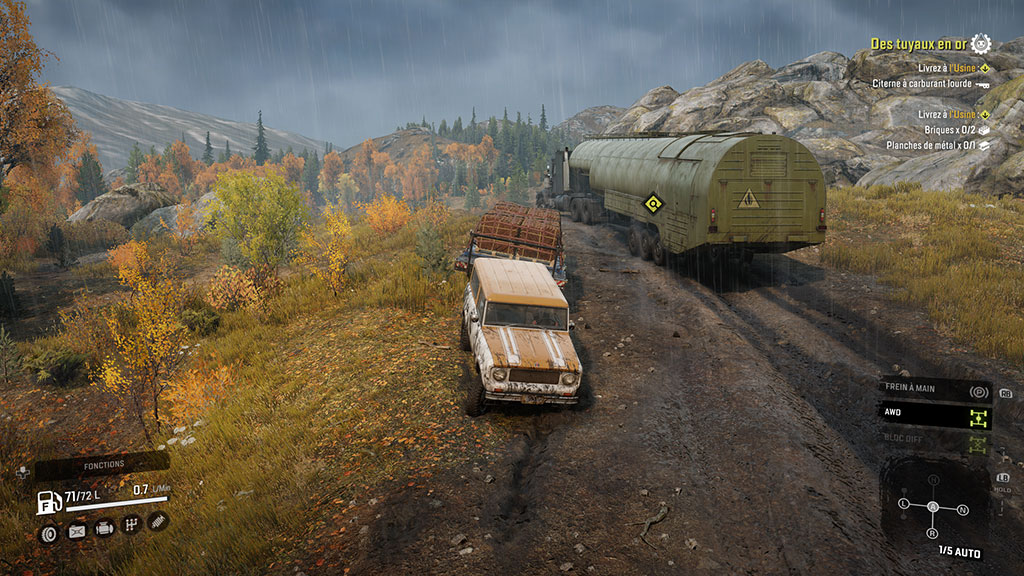Select the Briques delivery objective
This screenshot has width=1024, height=576.
[x=928, y=129]
